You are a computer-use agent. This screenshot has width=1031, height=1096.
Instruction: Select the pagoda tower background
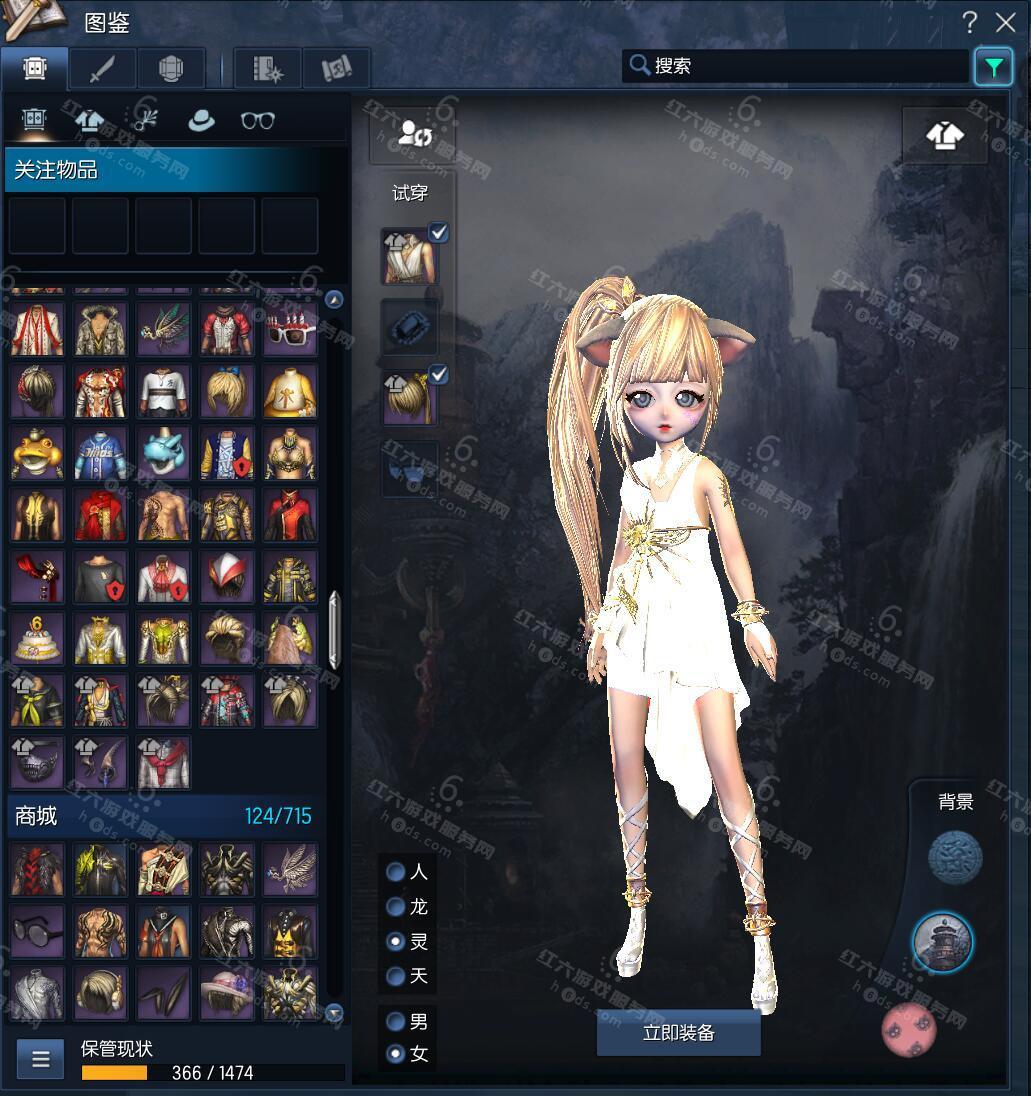(x=942, y=942)
